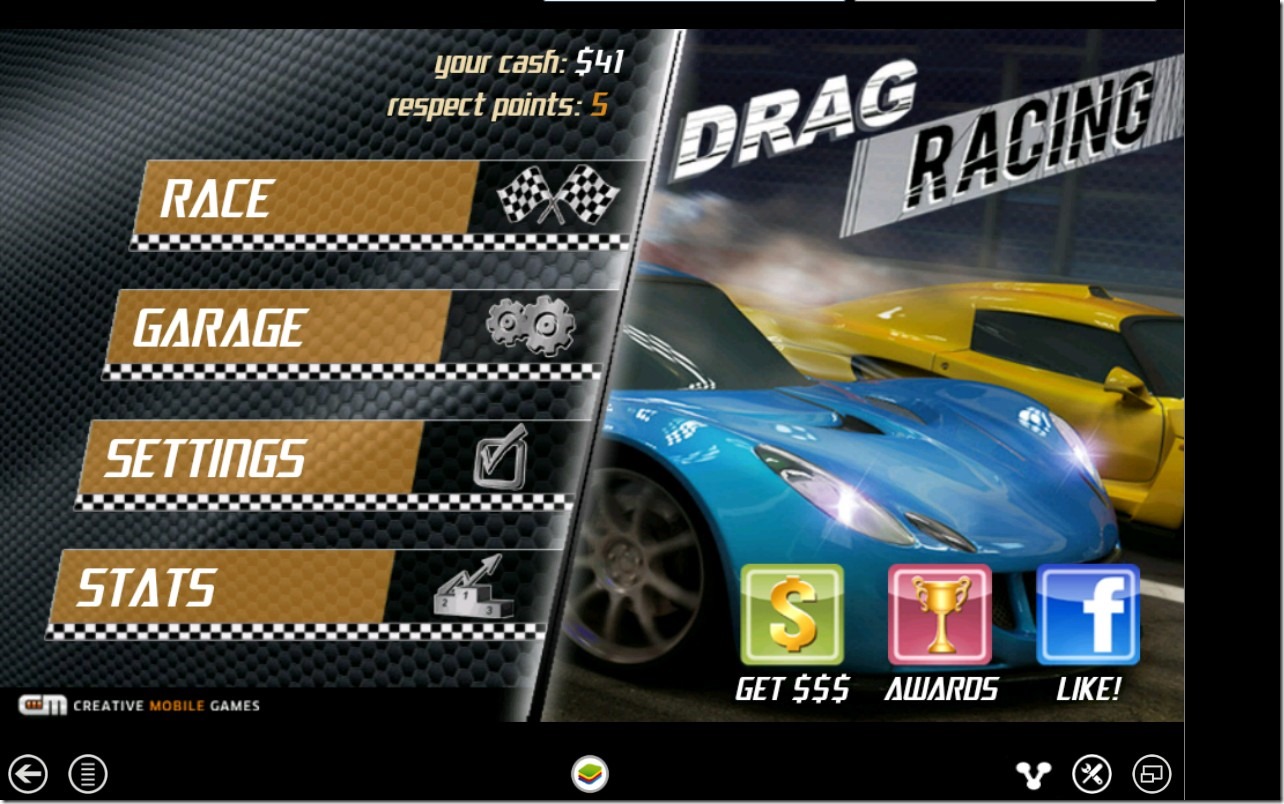
Task: Tap the GET $$$ dollar icon
Action: point(791,615)
